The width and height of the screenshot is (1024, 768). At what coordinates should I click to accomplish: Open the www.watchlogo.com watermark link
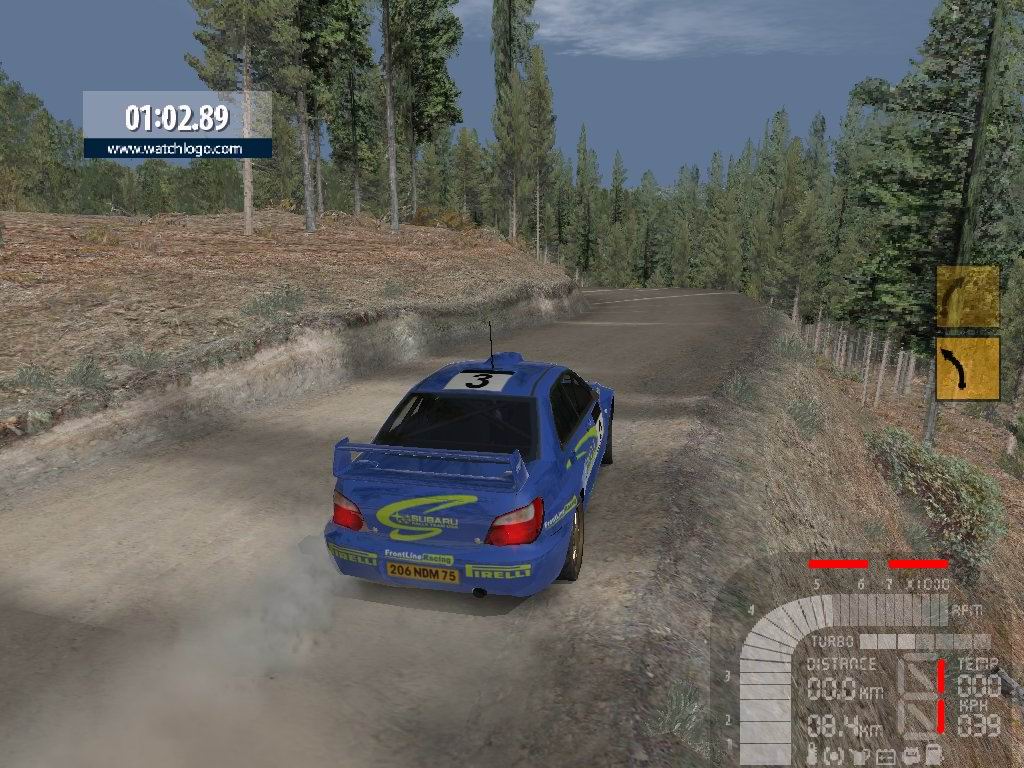176,149
